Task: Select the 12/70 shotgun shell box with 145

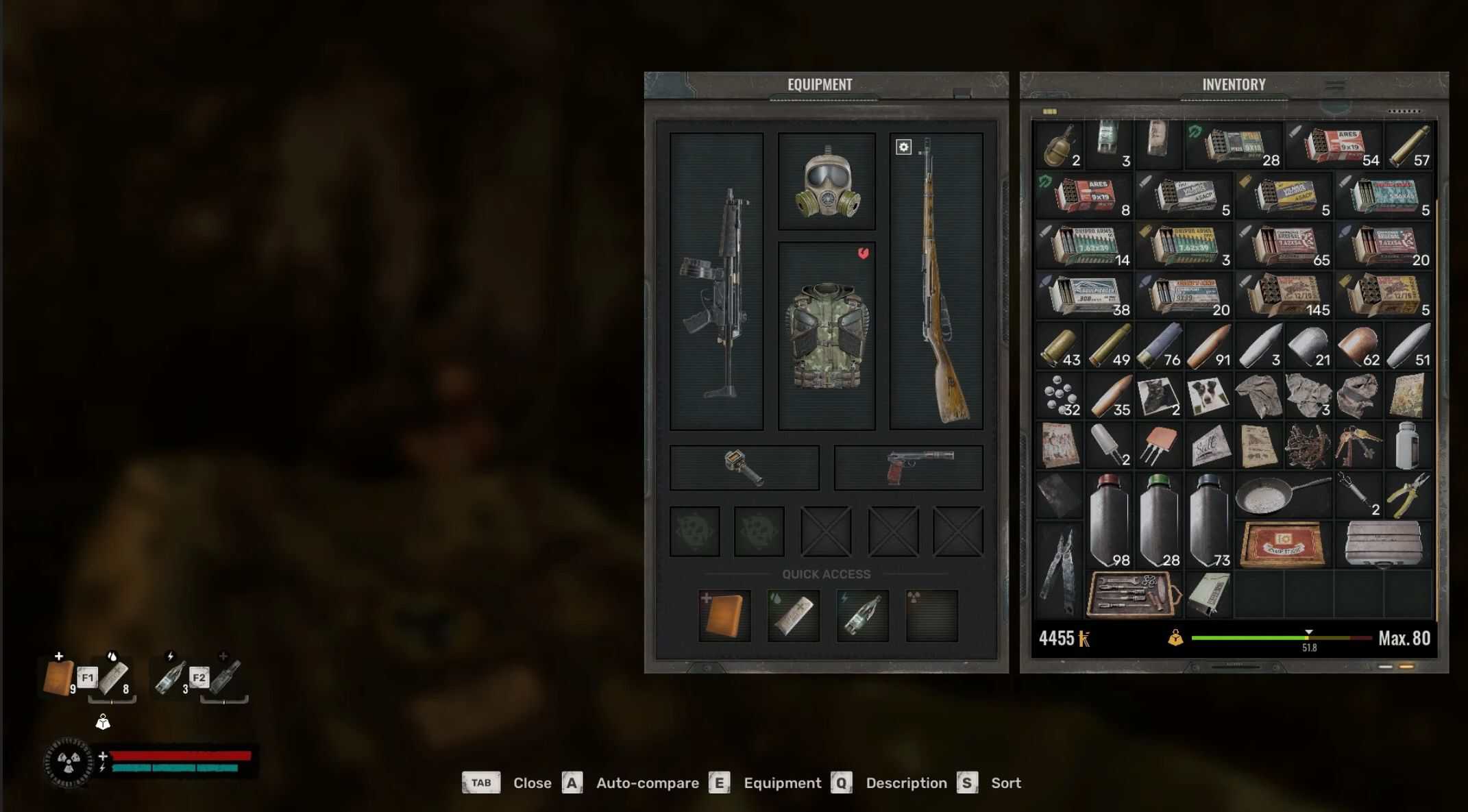Action: point(1284,295)
